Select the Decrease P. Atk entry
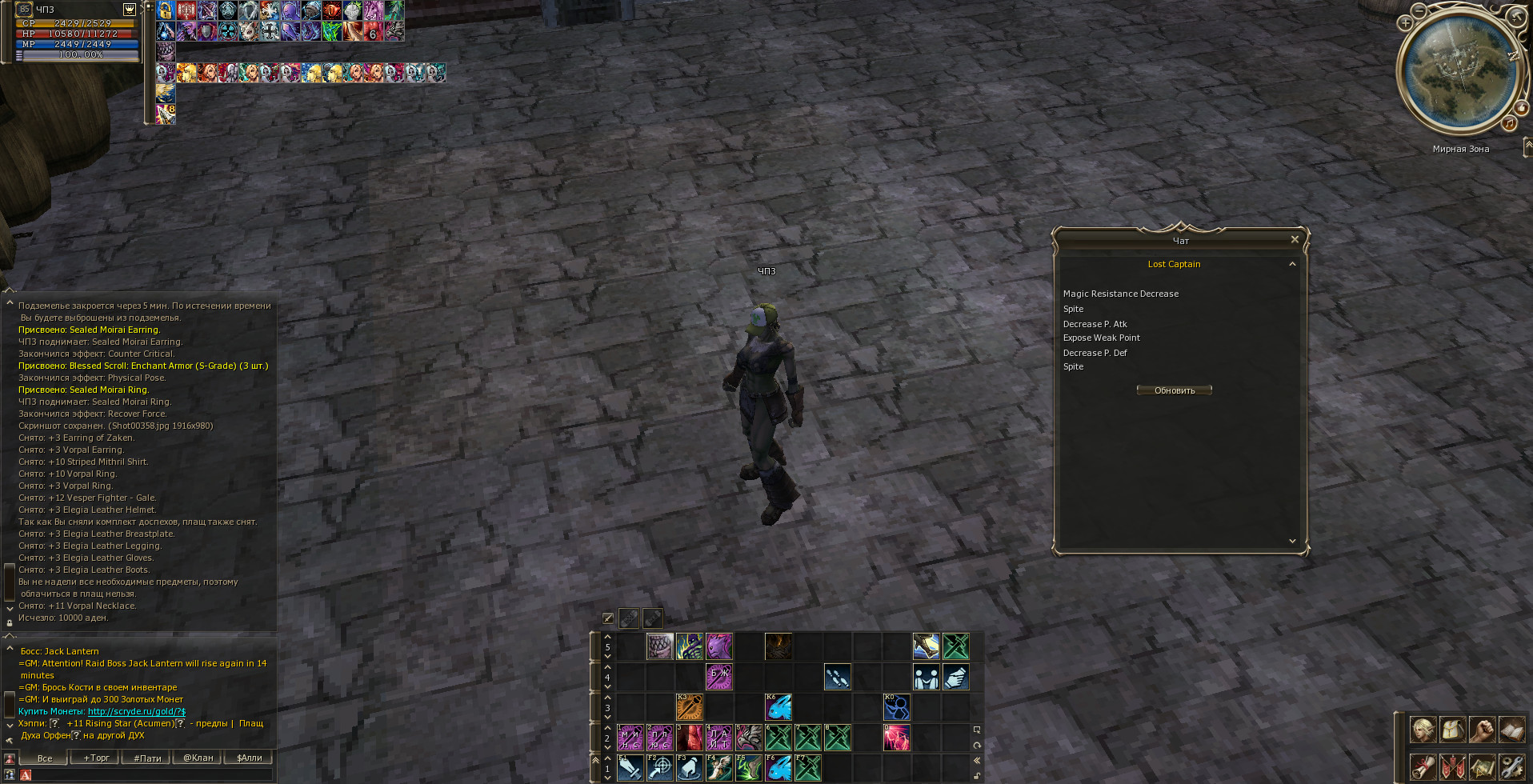This screenshot has width=1533, height=784. tap(1095, 324)
